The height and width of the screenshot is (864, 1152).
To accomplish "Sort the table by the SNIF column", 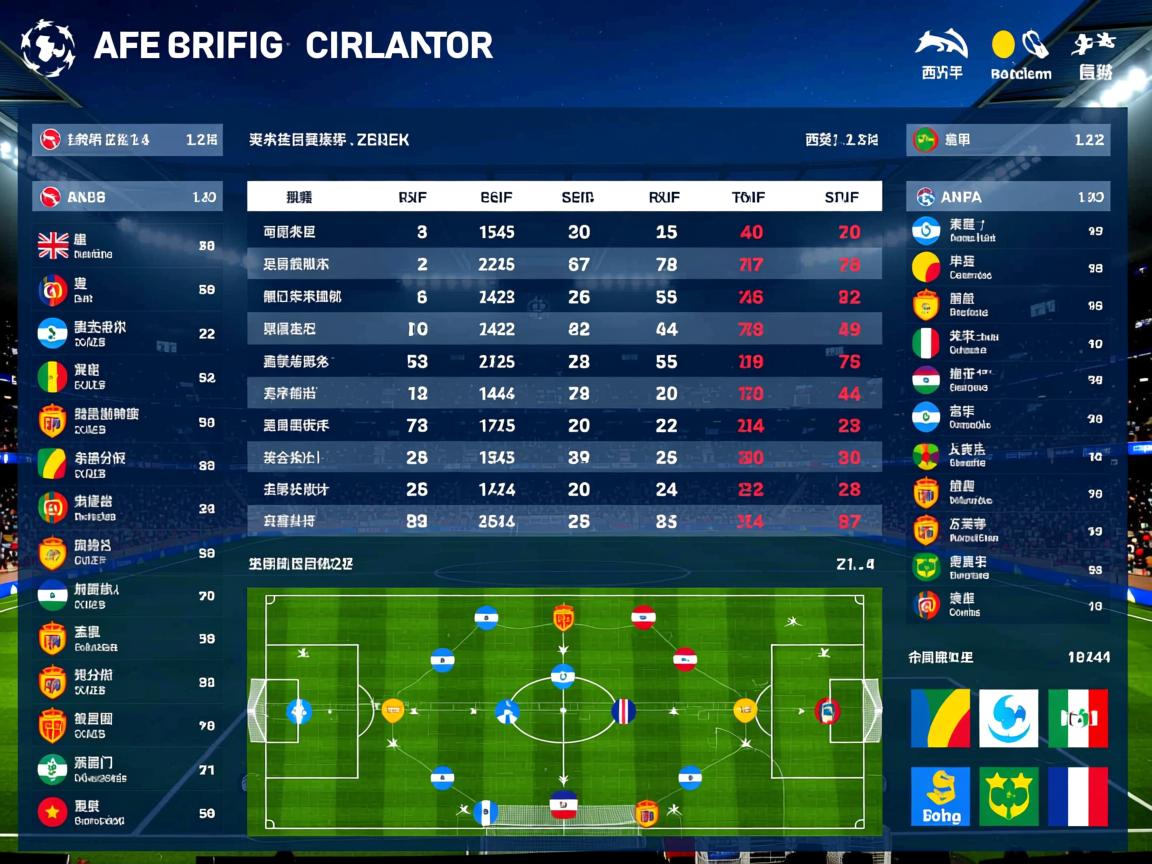I will coord(842,197).
